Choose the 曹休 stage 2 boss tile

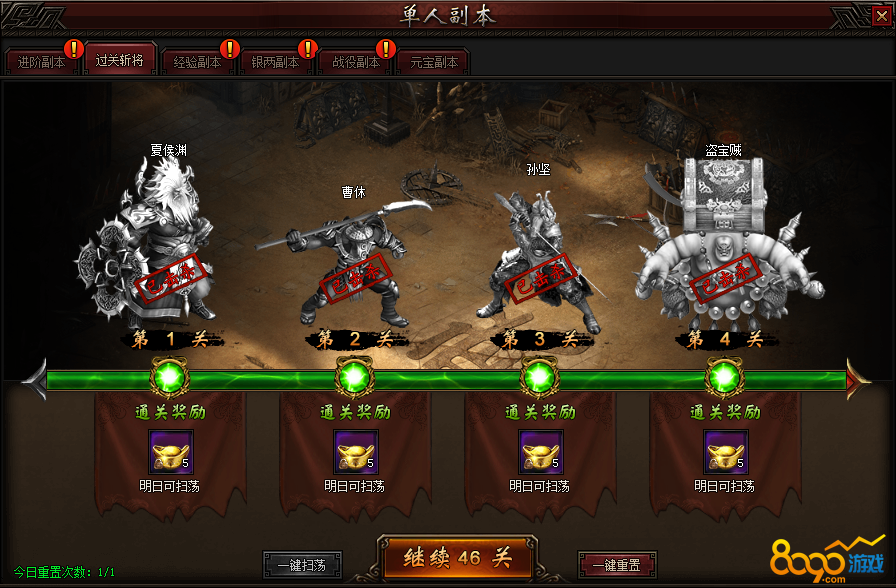click(349, 260)
